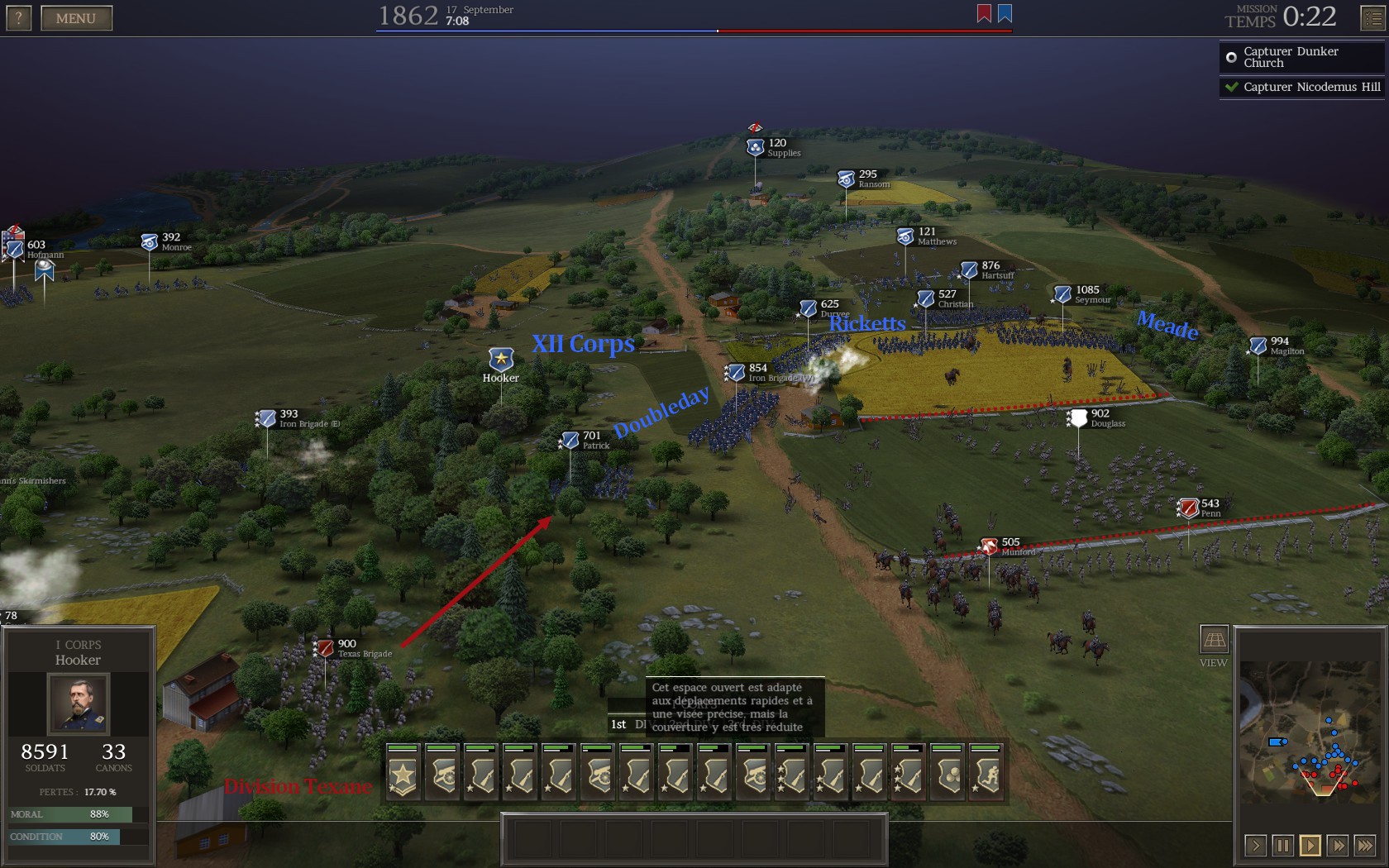1389x868 pixels.
Task: Pause the game with the pause button
Action: point(1283,845)
